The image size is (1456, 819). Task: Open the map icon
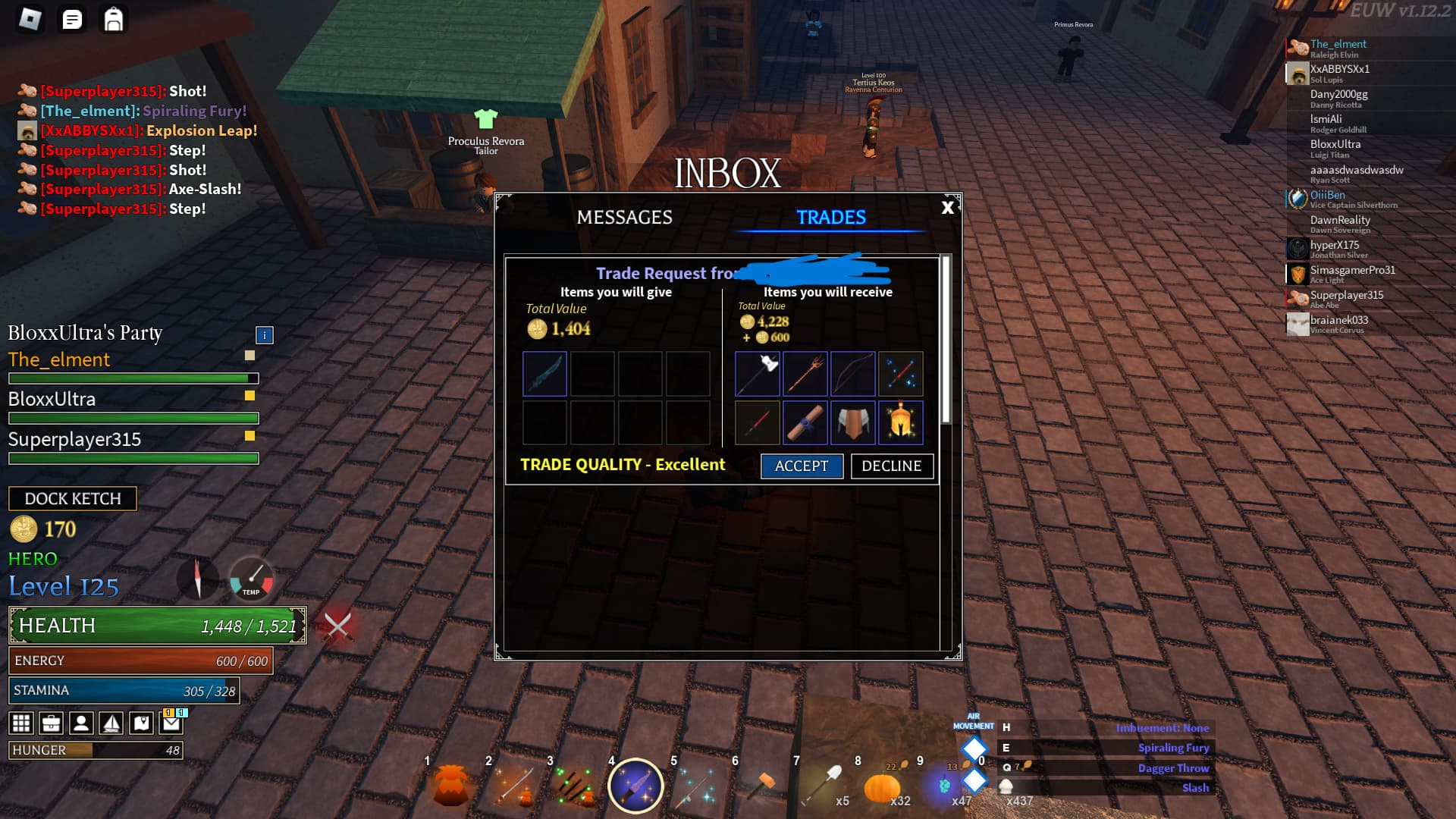[x=141, y=723]
